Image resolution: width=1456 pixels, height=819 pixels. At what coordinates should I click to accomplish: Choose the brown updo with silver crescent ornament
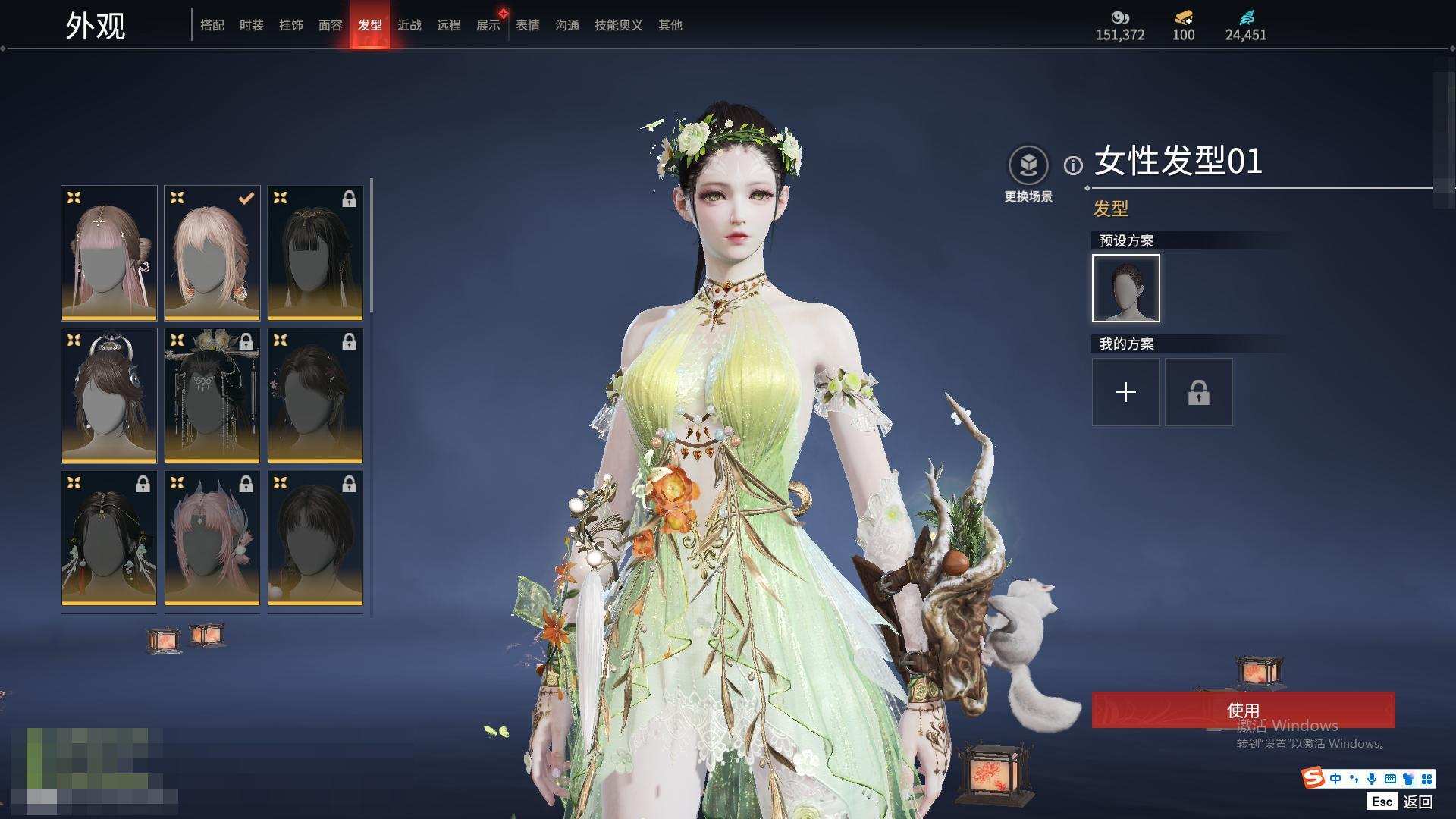[109, 395]
